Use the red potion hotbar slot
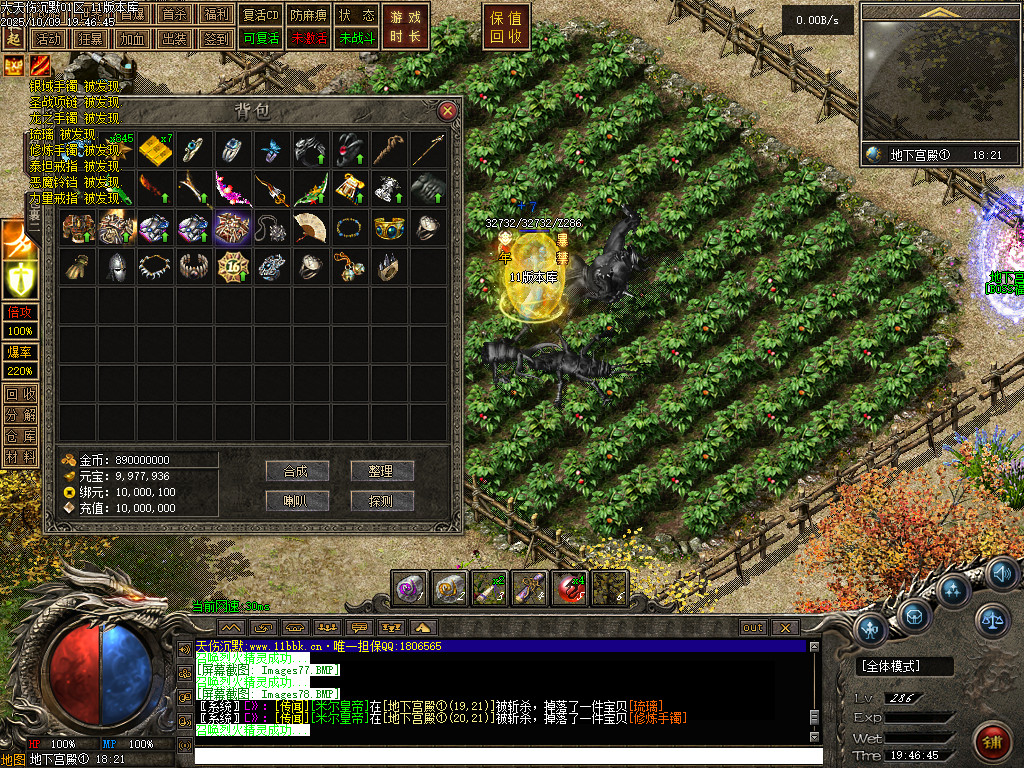This screenshot has width=1024, height=768. 569,589
